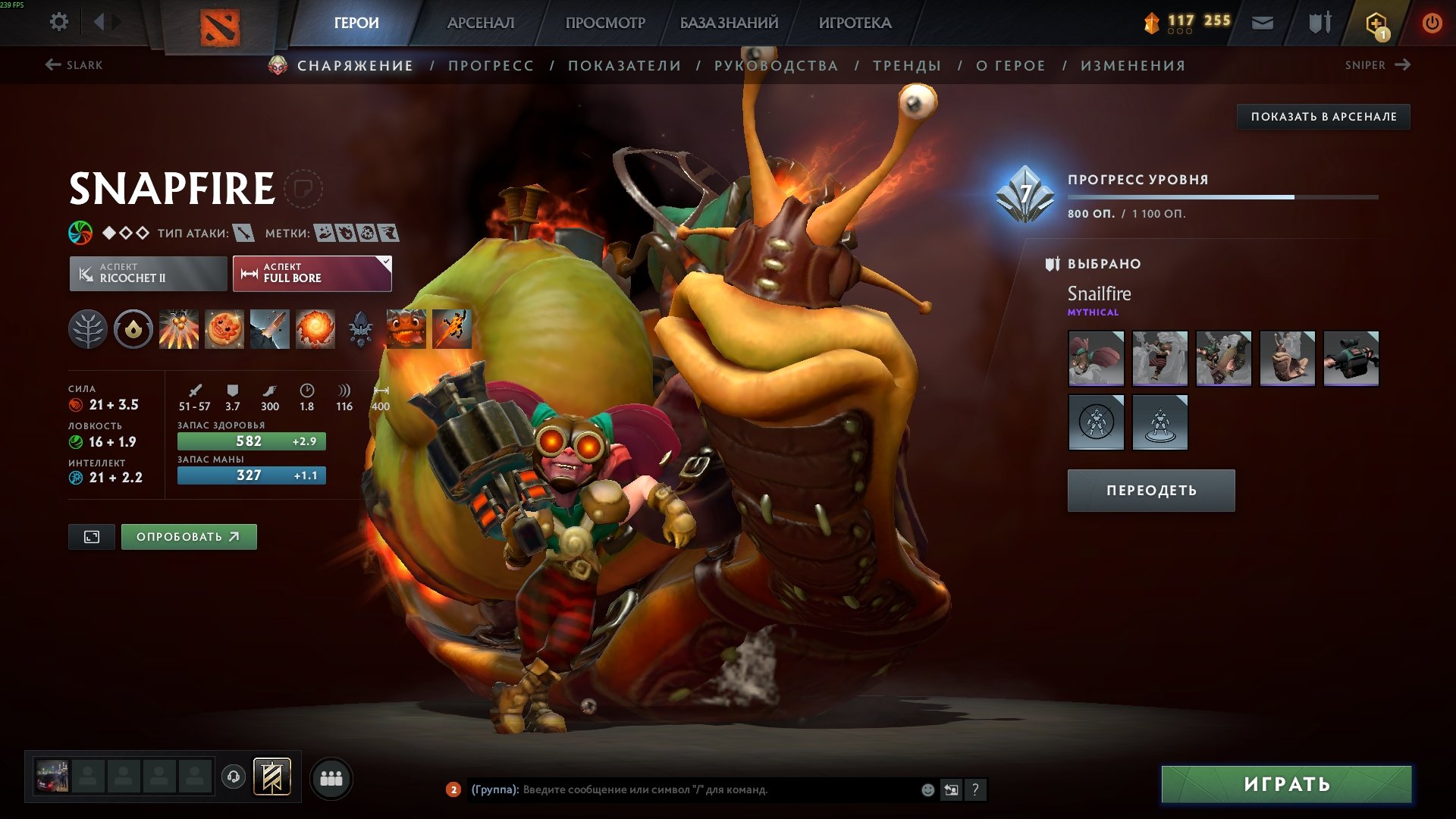This screenshot has height=819, width=1456.
Task: Click the chat message input field
Action: [682, 790]
